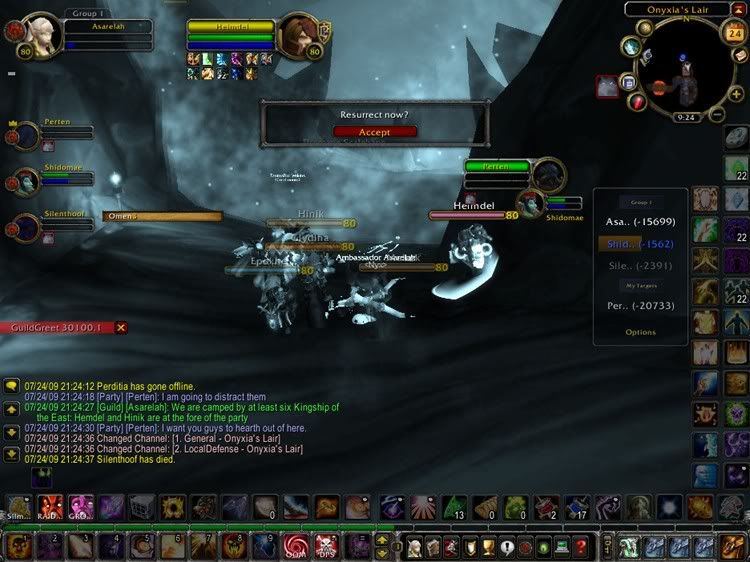Select party member Shidomae's frame
The image size is (750, 562).
(x=27, y=182)
